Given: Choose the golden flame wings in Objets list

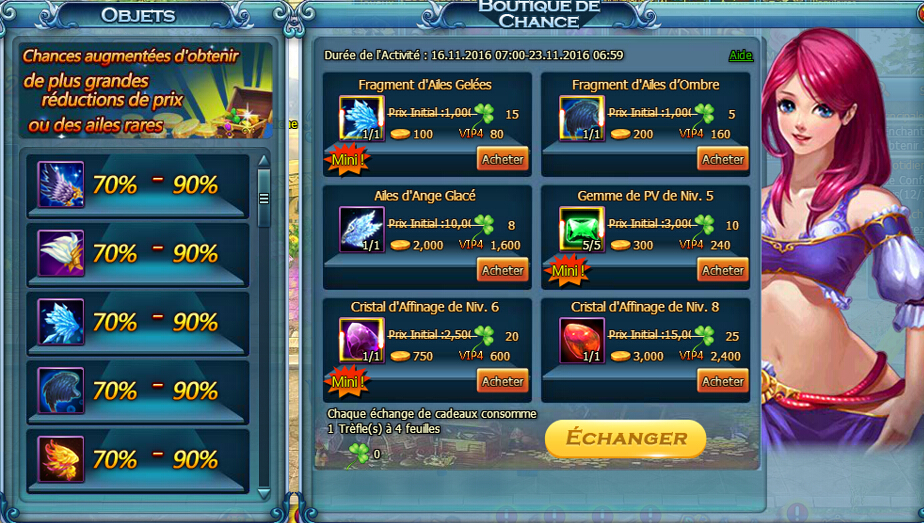Looking at the screenshot, I should pos(61,459).
